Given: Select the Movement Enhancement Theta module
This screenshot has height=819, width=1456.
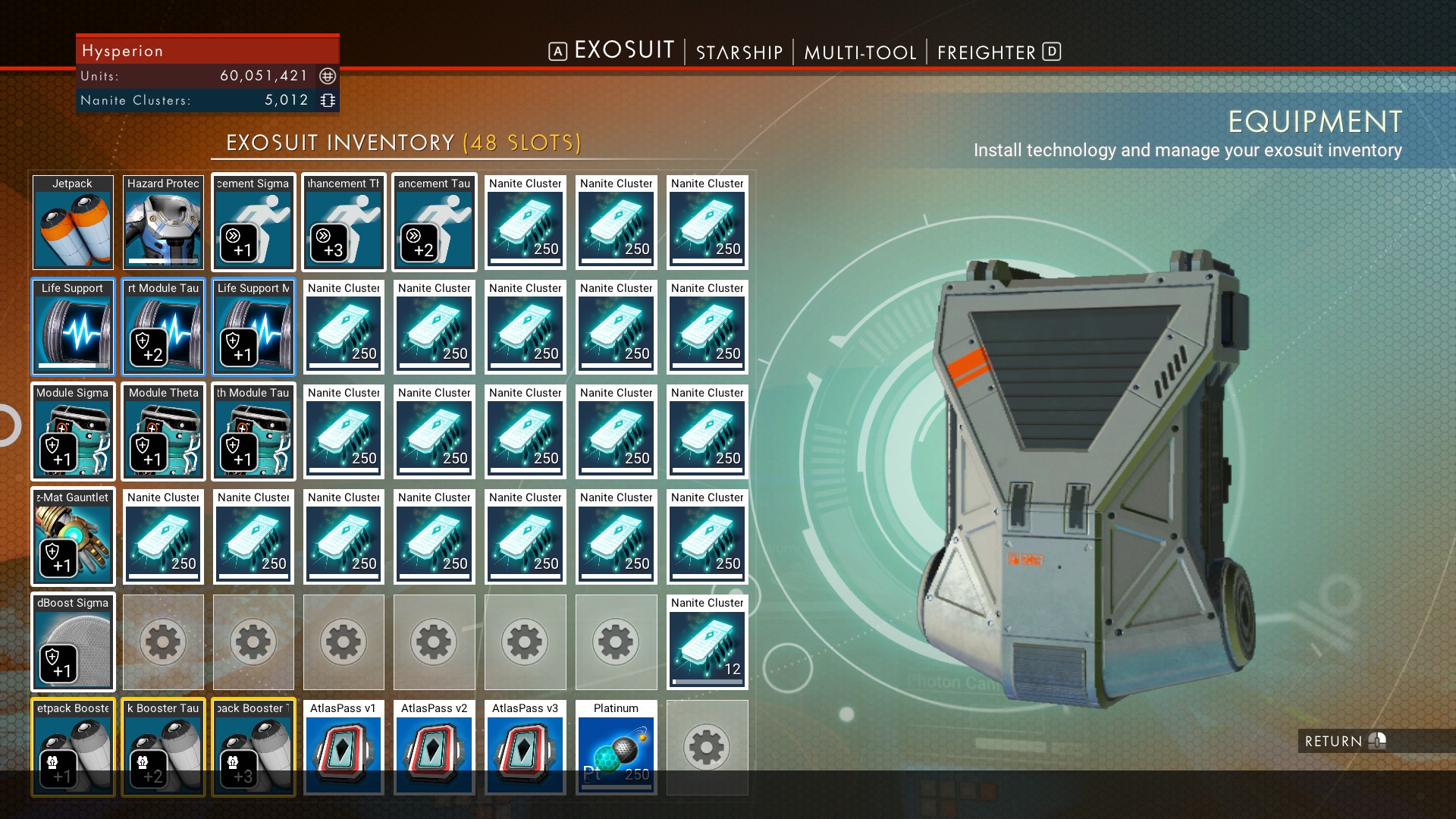Looking at the screenshot, I should [x=343, y=222].
